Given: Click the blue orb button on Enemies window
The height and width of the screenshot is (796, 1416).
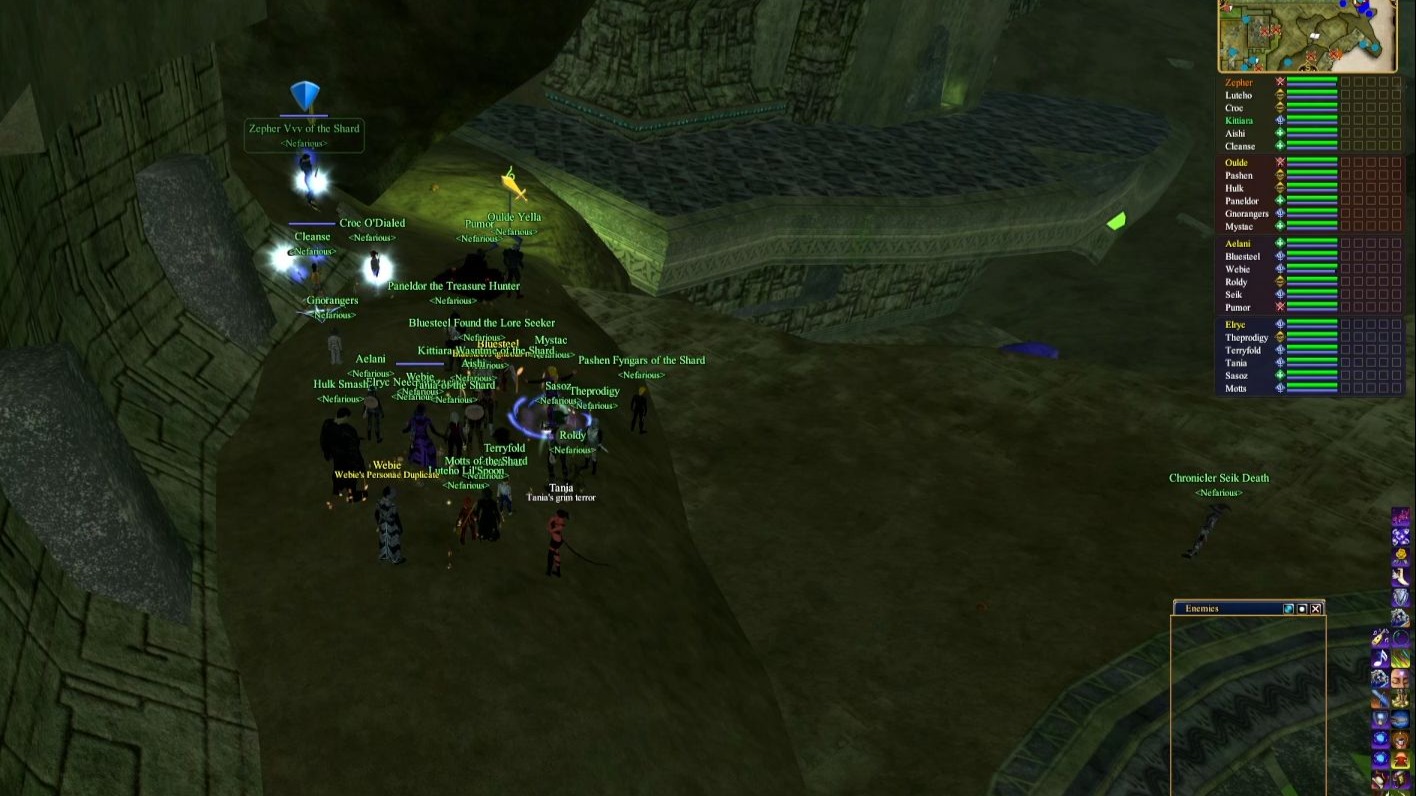Looking at the screenshot, I should 1288,608.
